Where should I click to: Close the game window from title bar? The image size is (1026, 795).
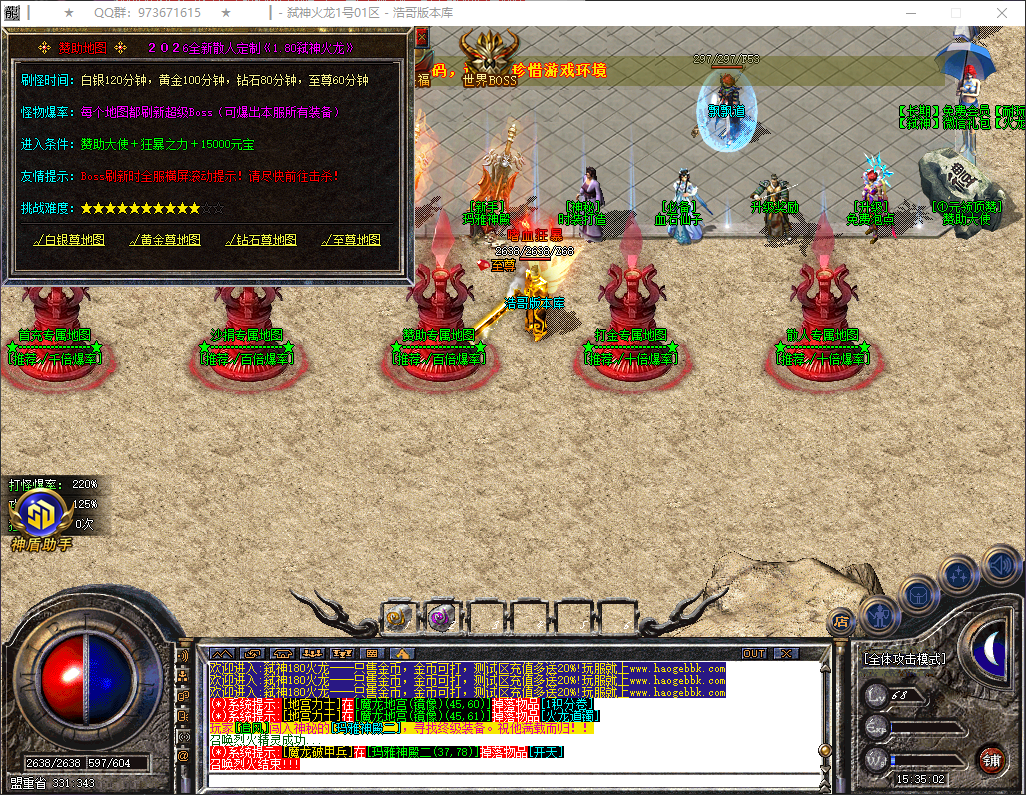point(1001,13)
